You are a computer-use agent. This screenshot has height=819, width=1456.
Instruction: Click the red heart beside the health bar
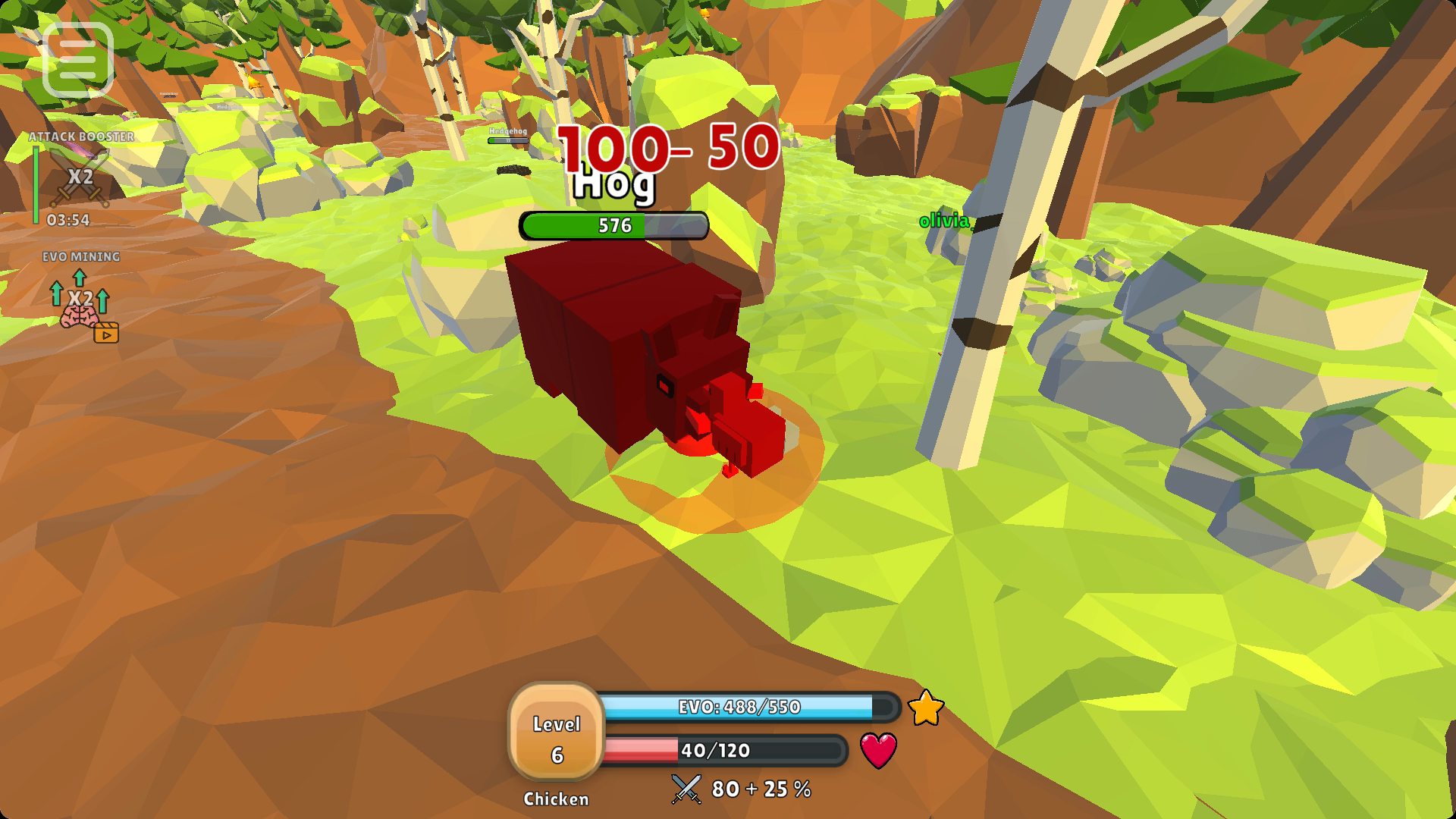point(878,750)
